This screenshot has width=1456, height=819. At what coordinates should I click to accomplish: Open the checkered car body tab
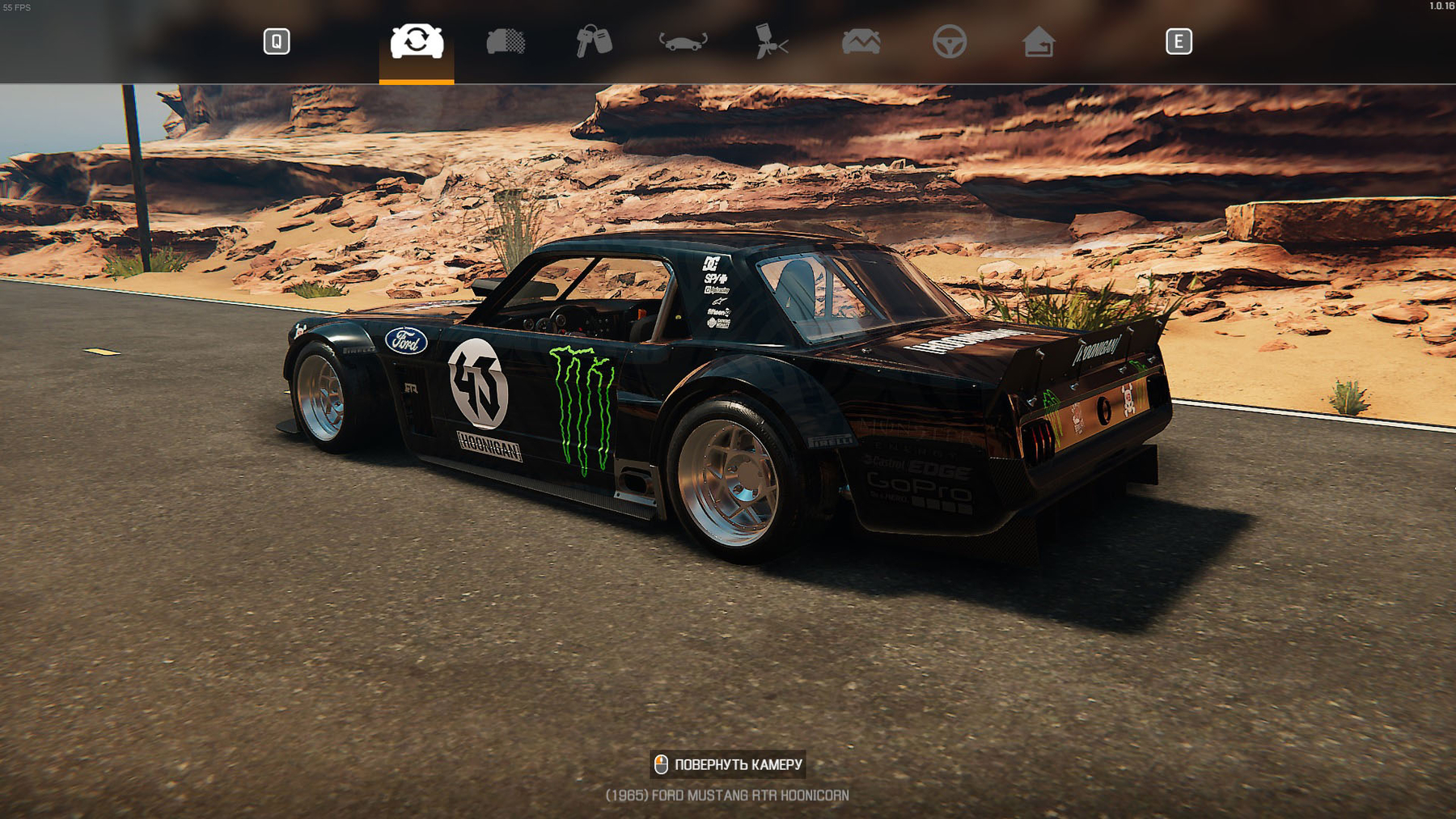(x=506, y=41)
